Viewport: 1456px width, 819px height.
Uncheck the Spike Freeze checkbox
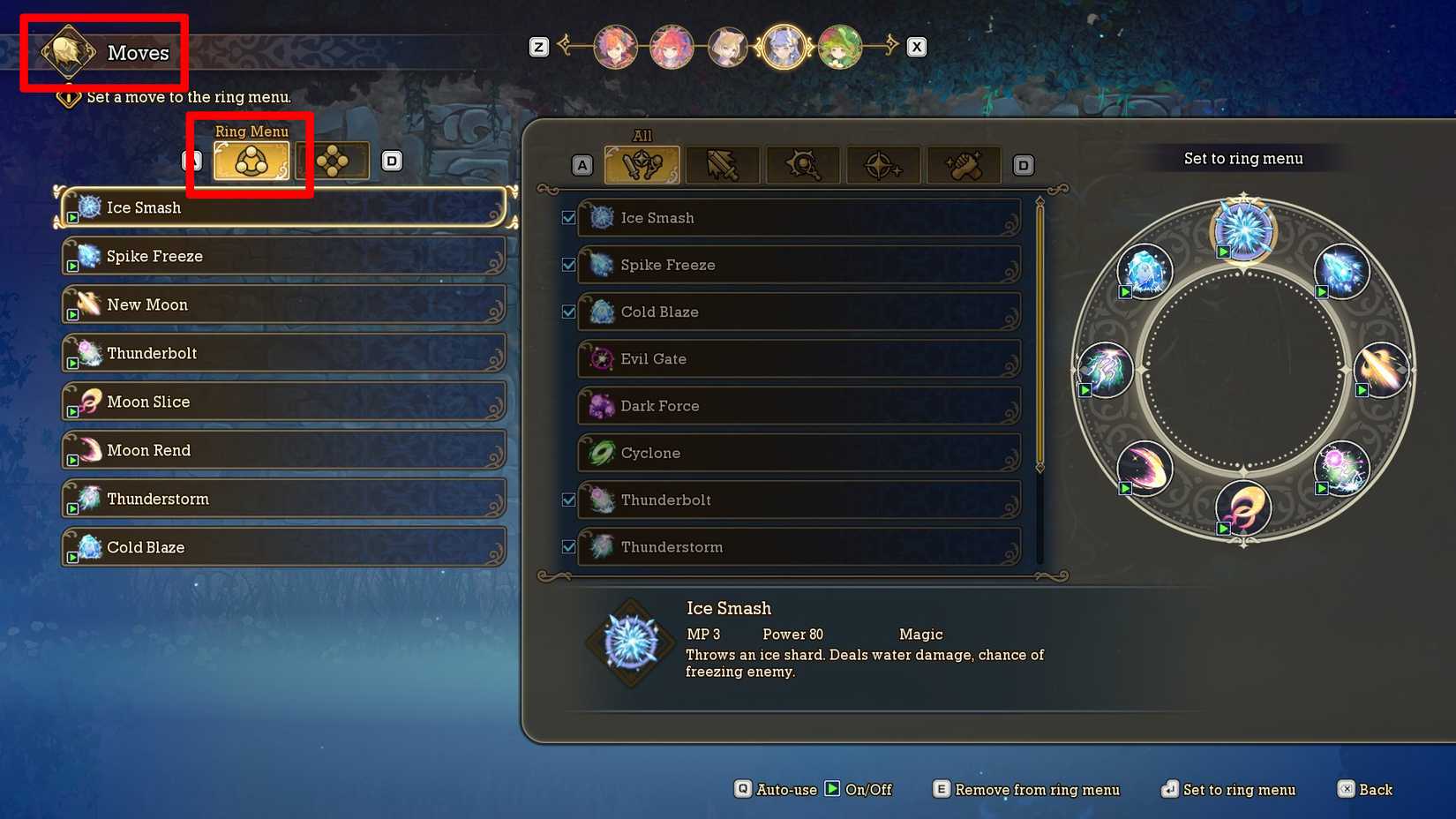click(x=568, y=264)
